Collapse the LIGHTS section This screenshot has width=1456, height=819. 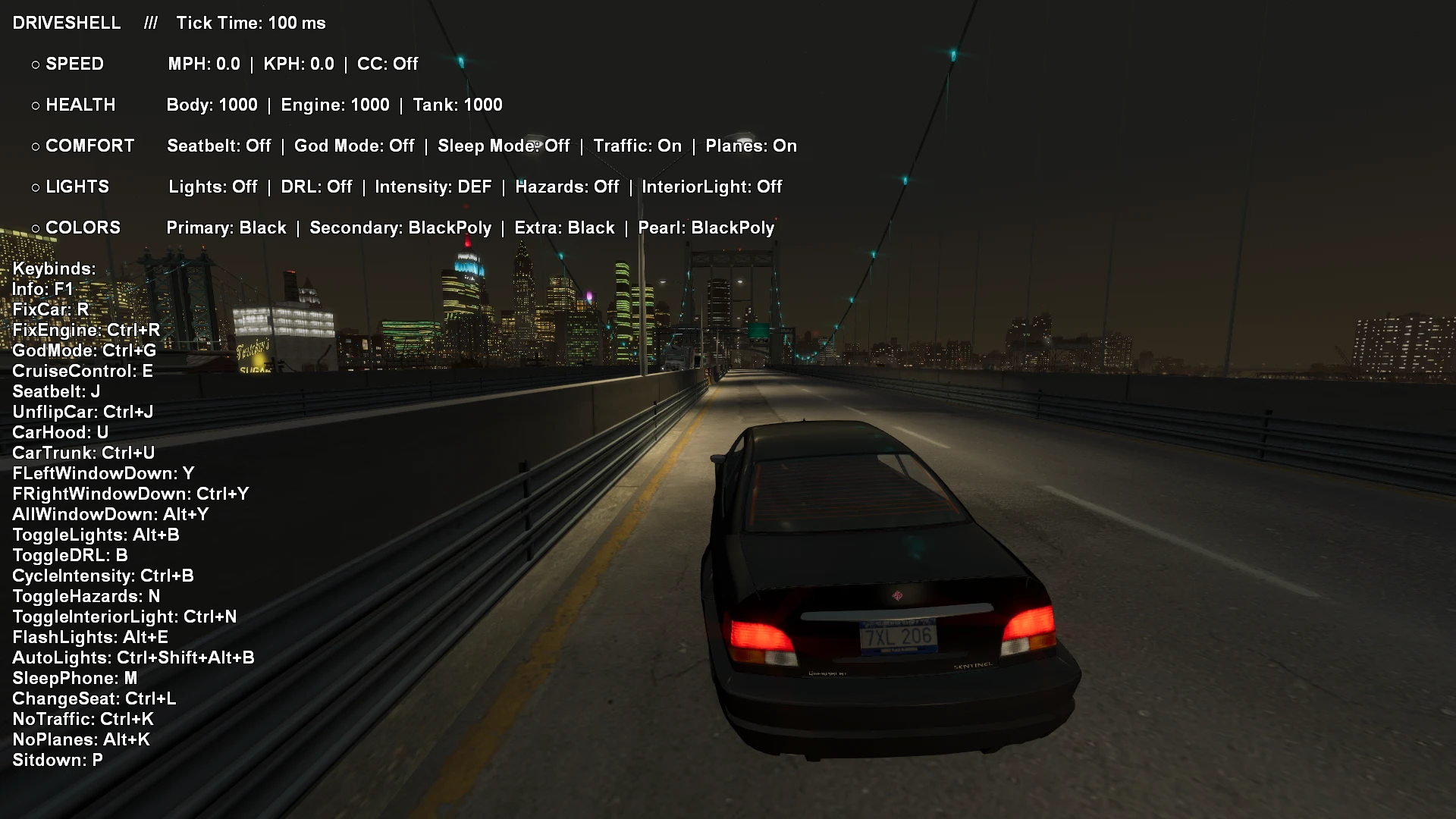click(x=77, y=187)
